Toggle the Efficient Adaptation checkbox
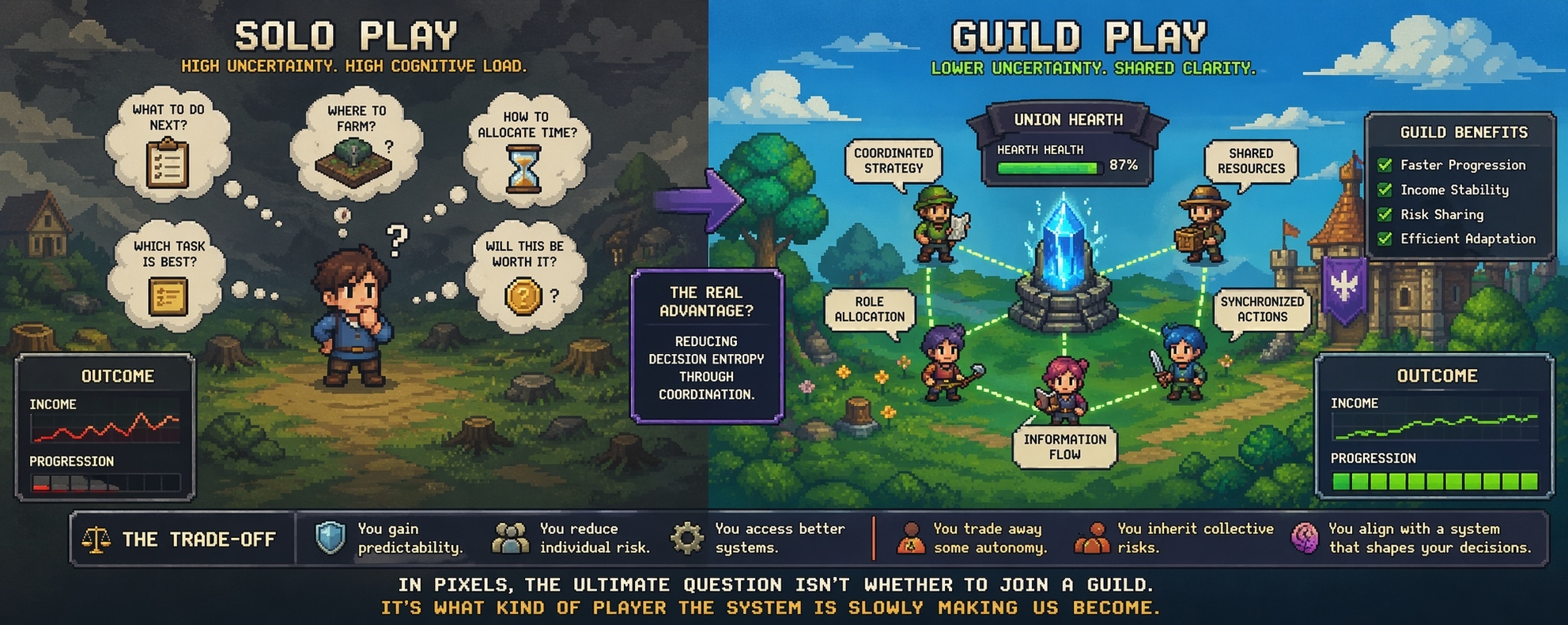 (x=1385, y=239)
